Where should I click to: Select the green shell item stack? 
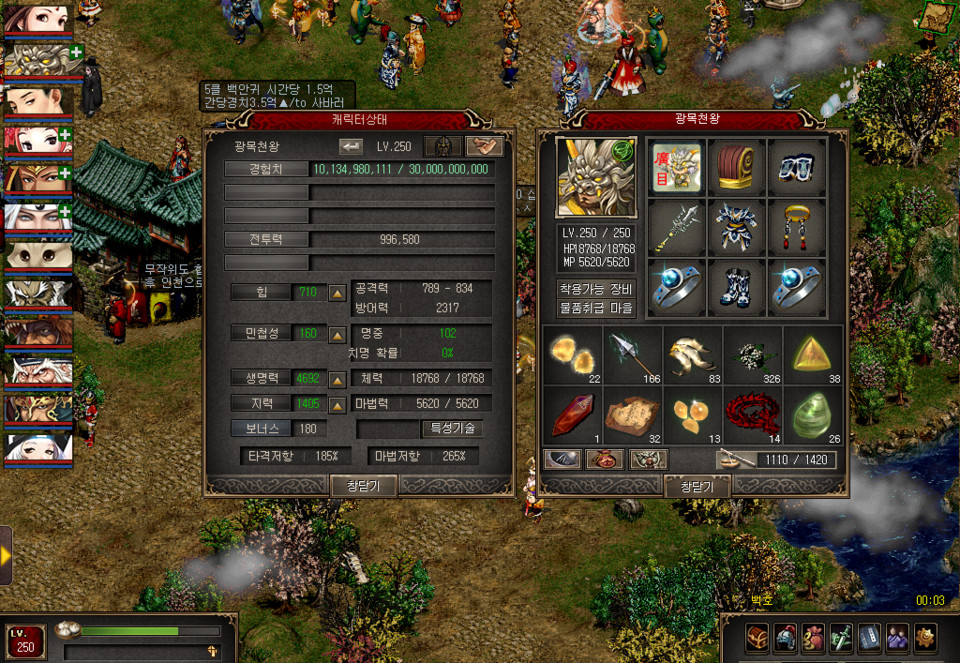(816, 413)
